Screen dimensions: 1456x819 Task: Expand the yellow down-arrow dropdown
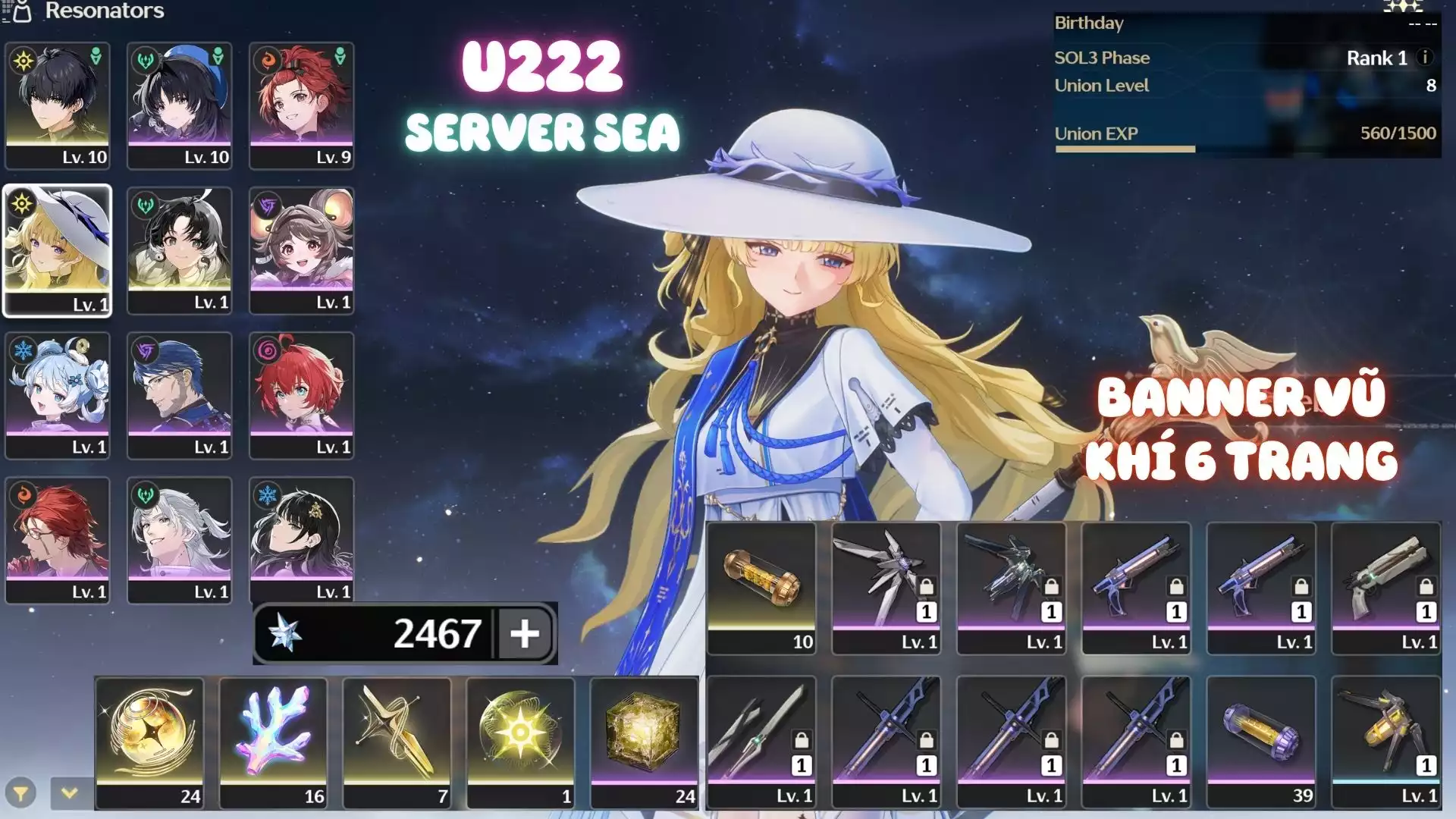(70, 793)
